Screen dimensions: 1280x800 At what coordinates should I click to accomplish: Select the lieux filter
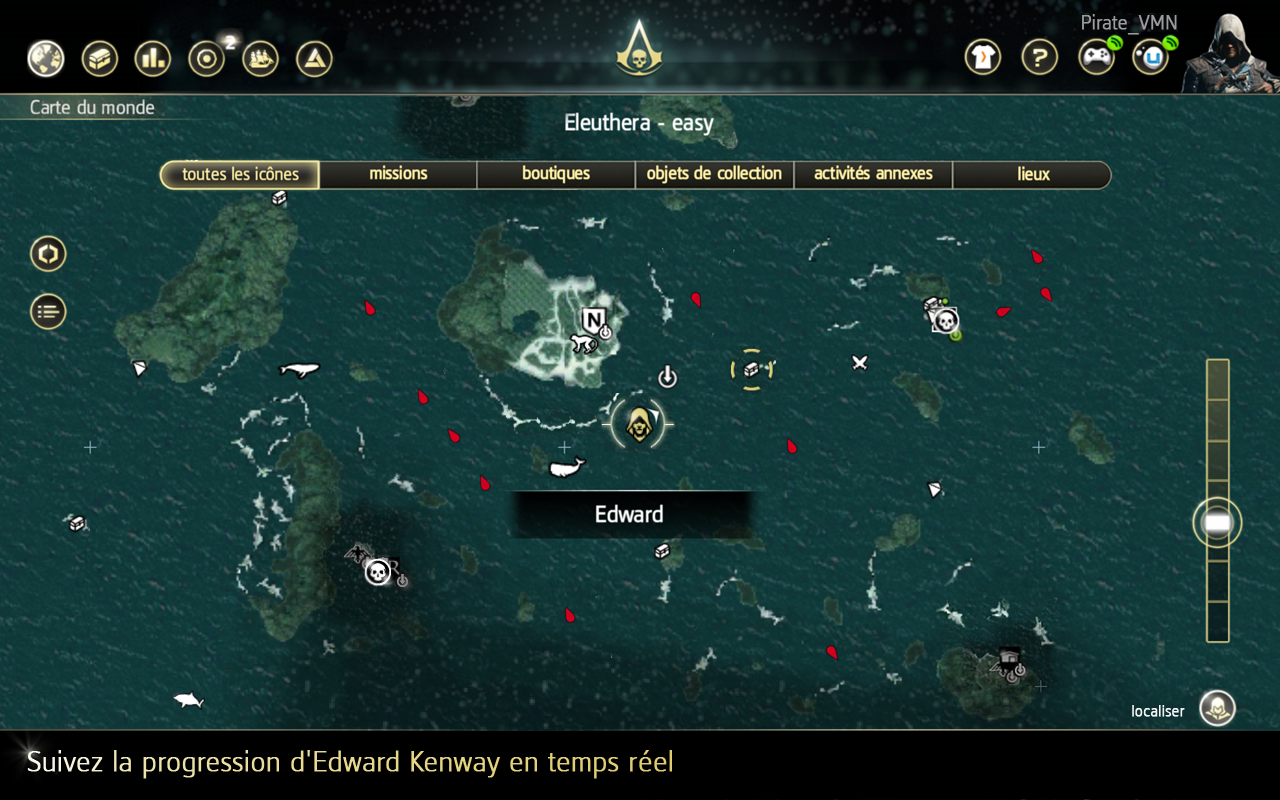tap(1032, 174)
